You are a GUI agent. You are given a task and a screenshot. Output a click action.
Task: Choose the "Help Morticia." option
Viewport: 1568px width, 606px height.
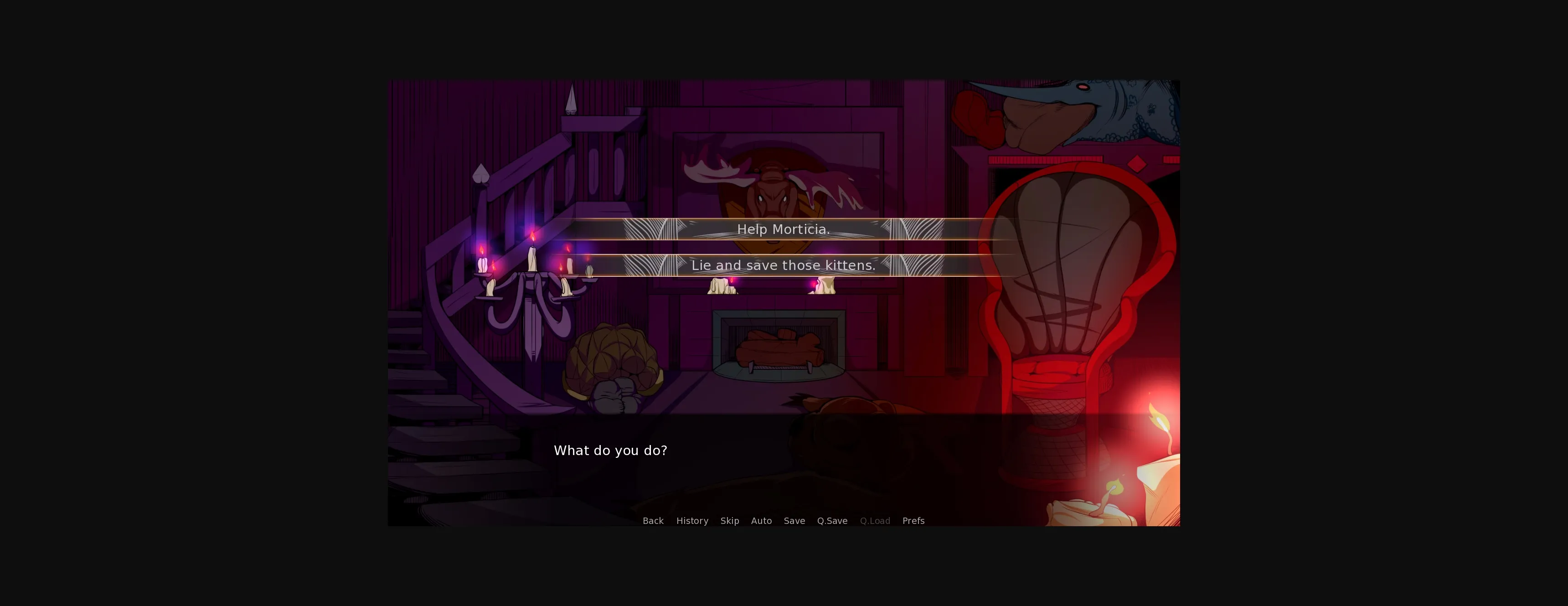click(784, 230)
